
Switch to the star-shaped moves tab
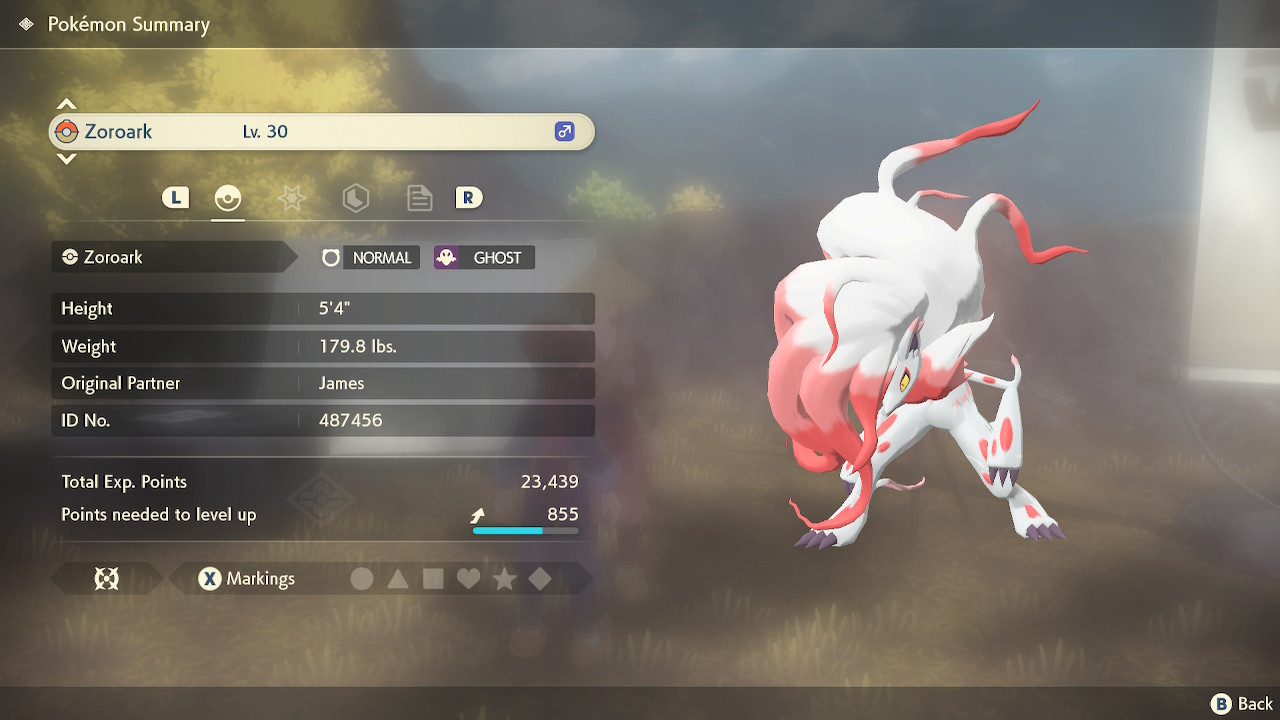point(291,197)
